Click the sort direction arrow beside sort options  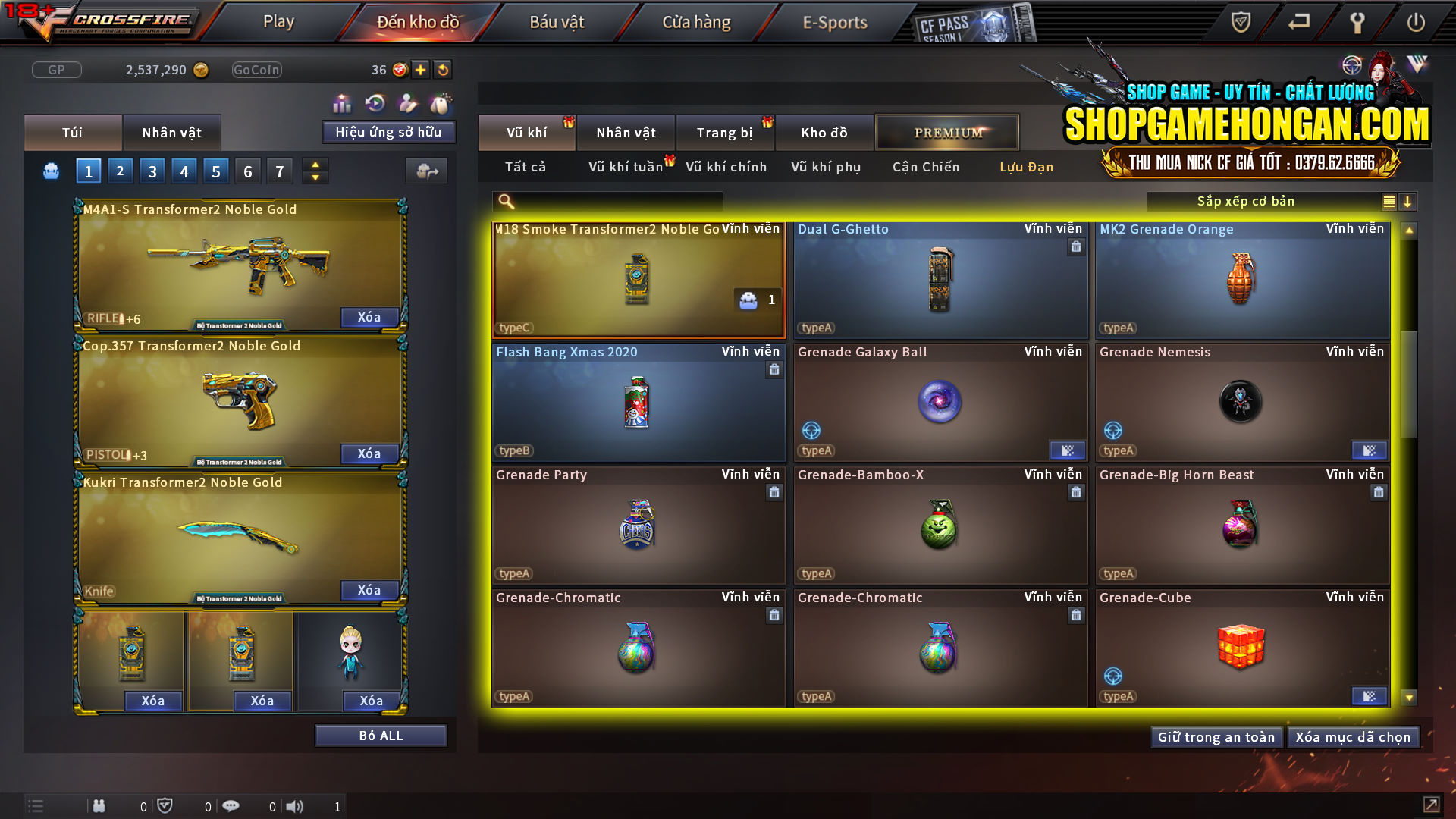pos(1407,201)
